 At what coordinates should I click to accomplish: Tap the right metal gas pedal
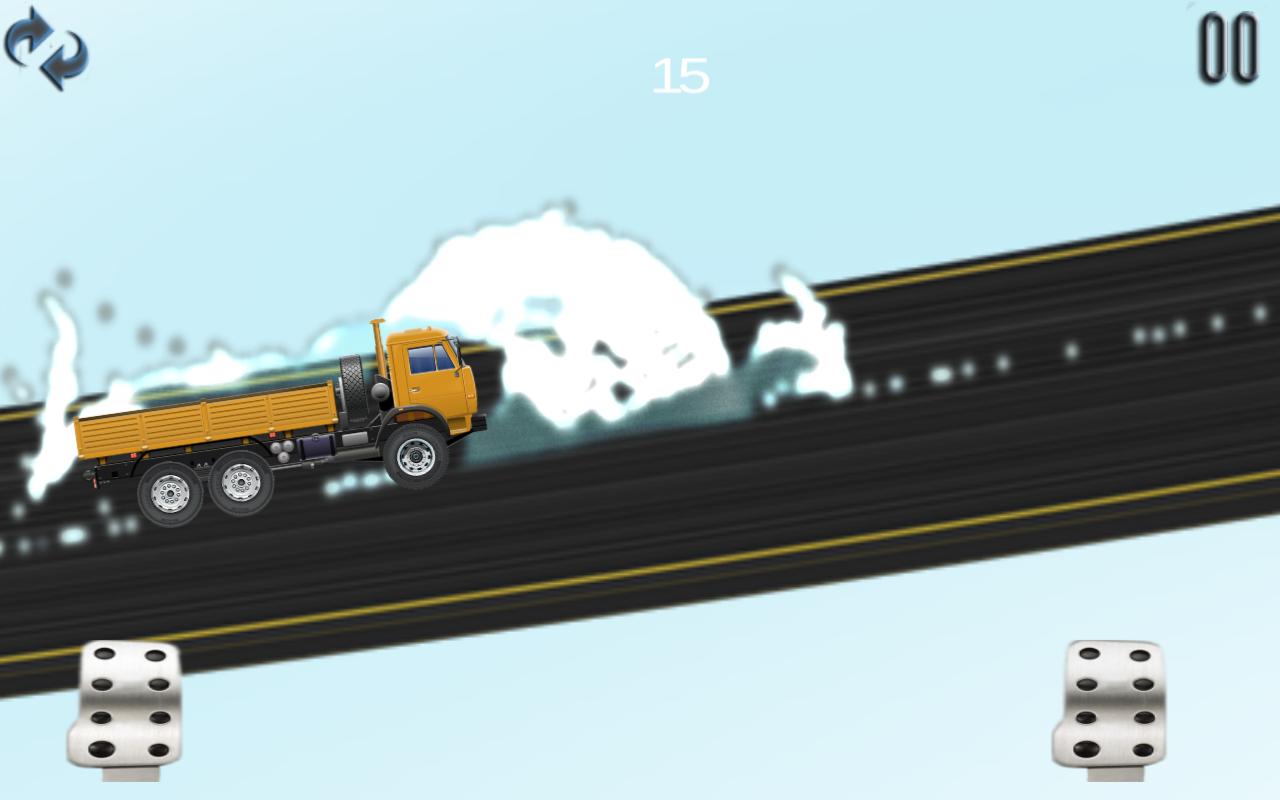click(1110, 705)
